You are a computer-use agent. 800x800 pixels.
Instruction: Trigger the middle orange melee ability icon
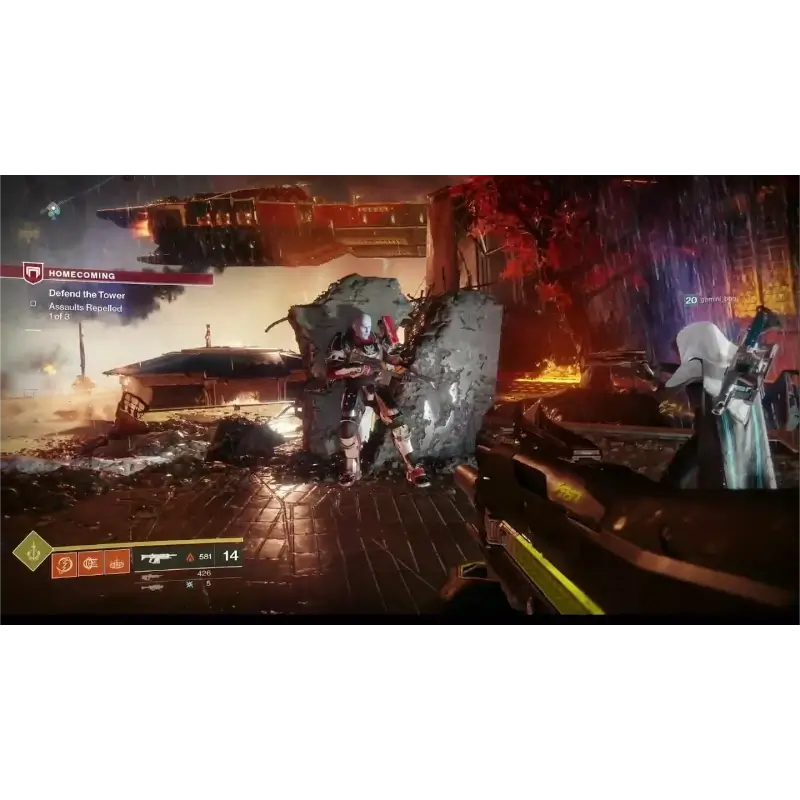point(91,562)
